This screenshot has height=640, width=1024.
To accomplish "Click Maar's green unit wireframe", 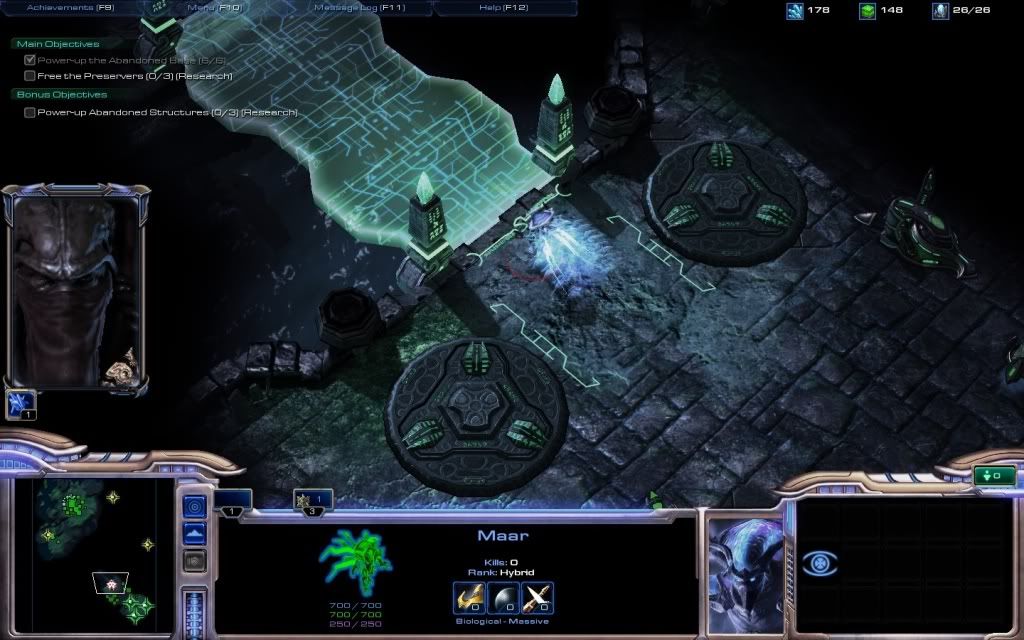I will [356, 561].
